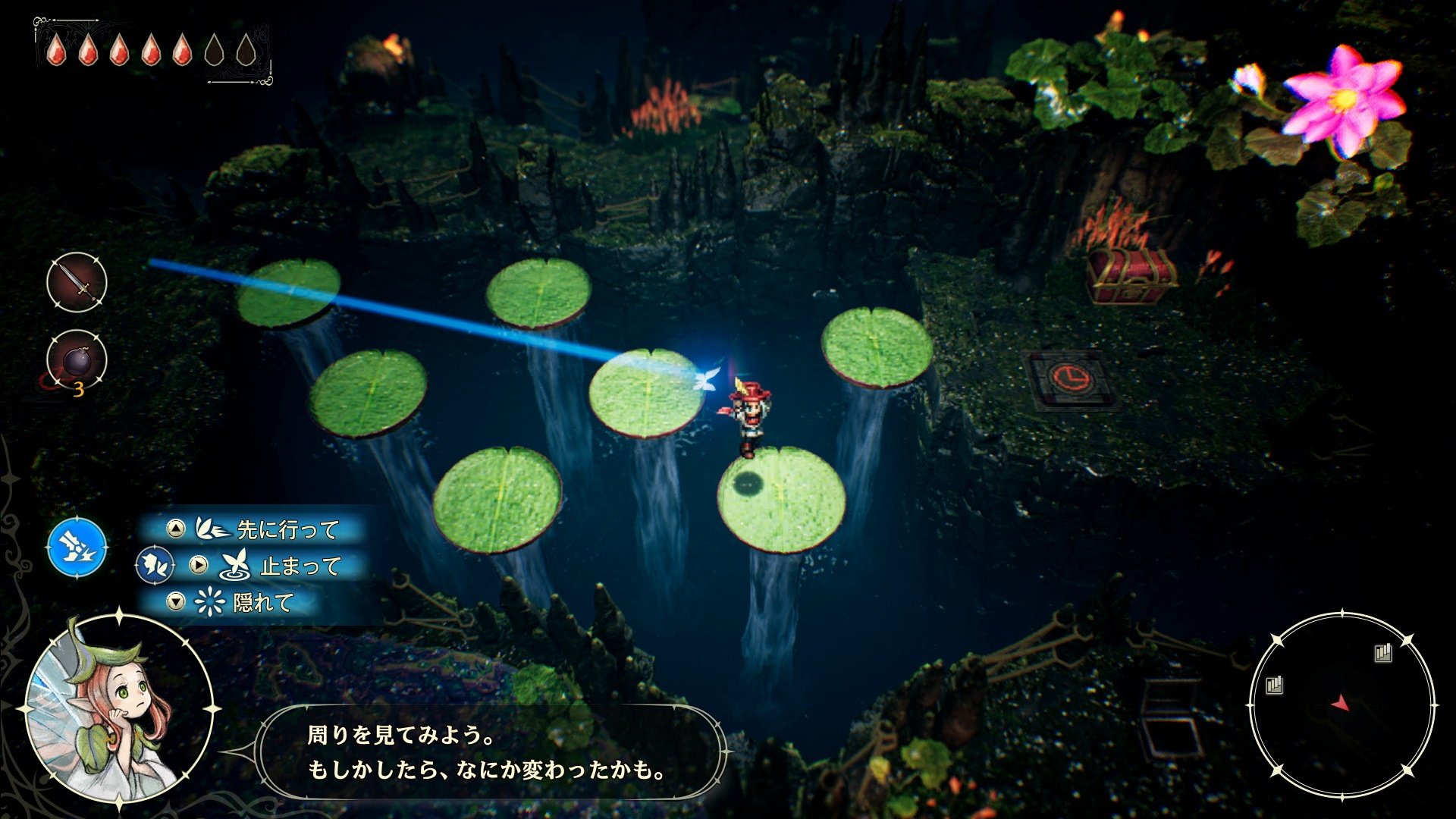
Task: Select the sword weapon icon
Action: [x=77, y=282]
